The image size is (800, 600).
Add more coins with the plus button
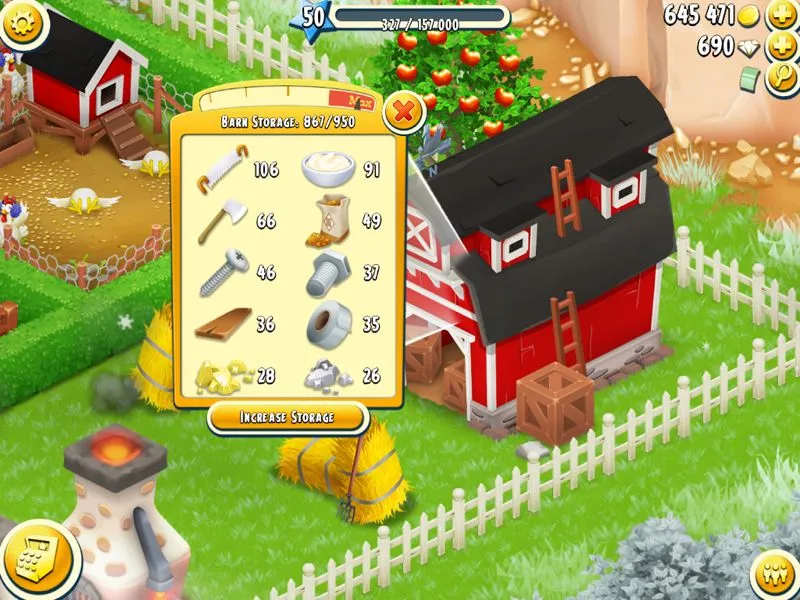[781, 16]
